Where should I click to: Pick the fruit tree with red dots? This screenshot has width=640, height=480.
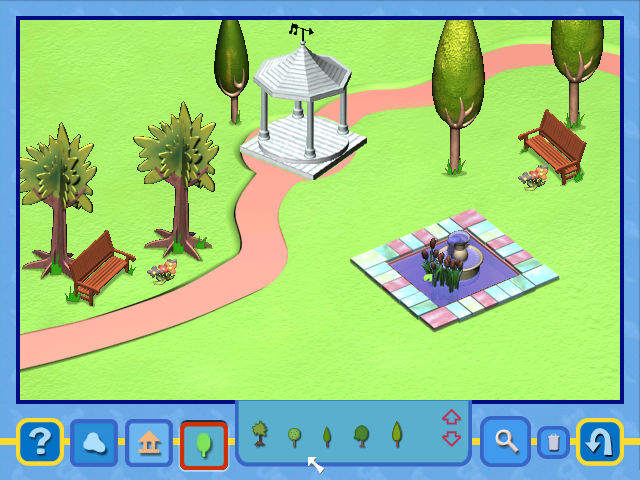pyautogui.click(x=294, y=436)
